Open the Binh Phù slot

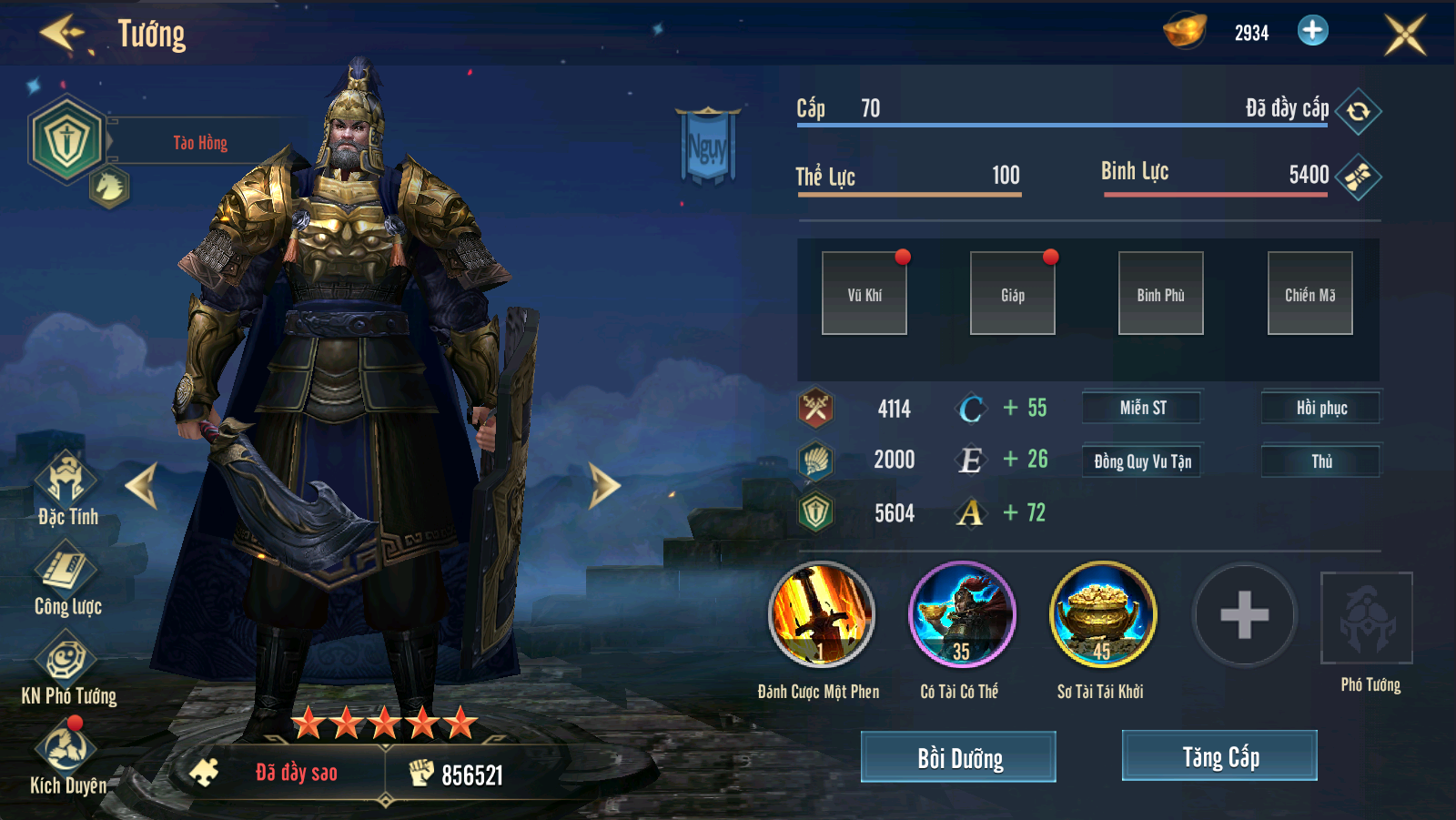(1161, 293)
